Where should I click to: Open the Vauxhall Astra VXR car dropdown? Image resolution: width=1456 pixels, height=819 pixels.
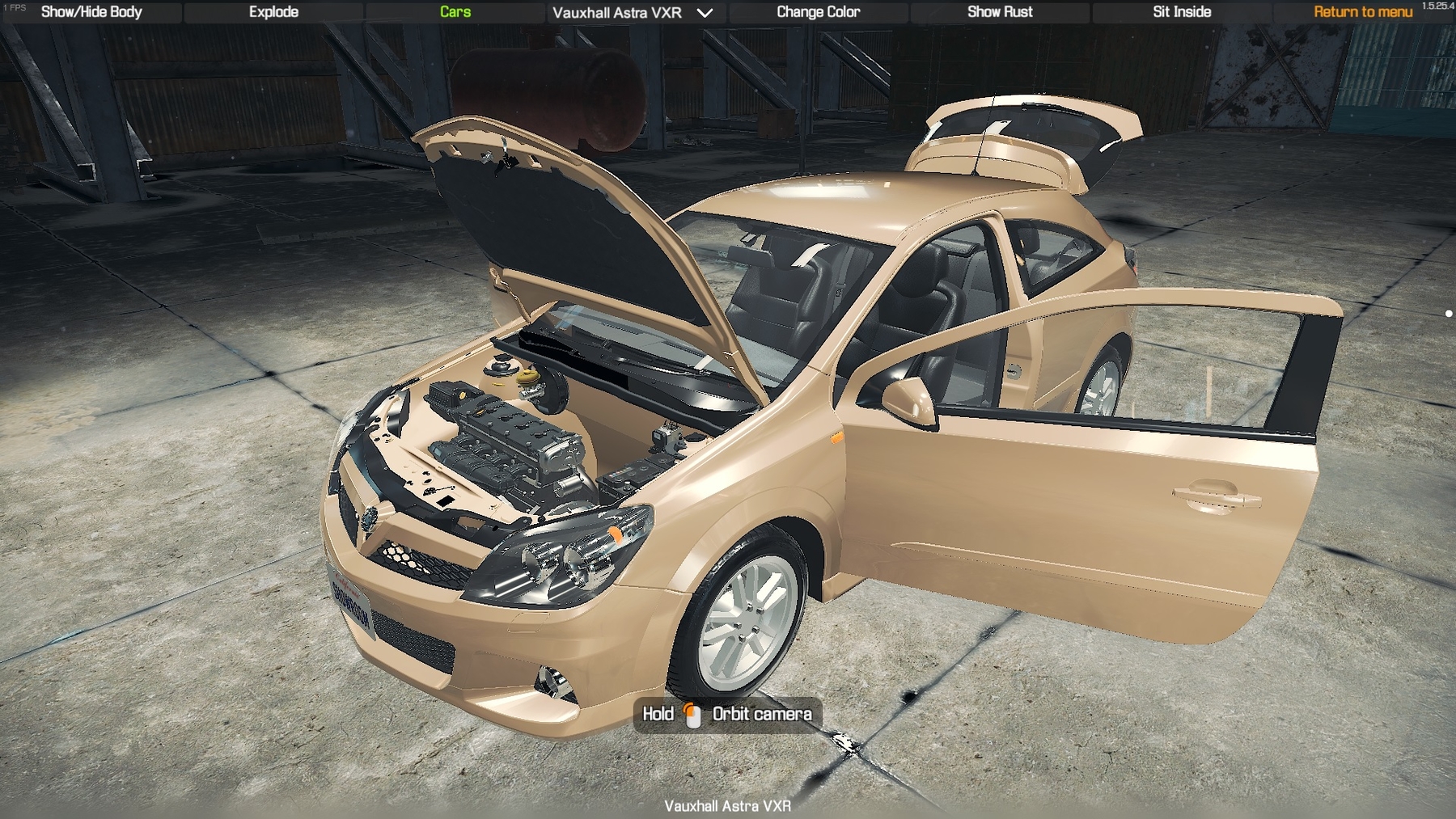pos(633,13)
